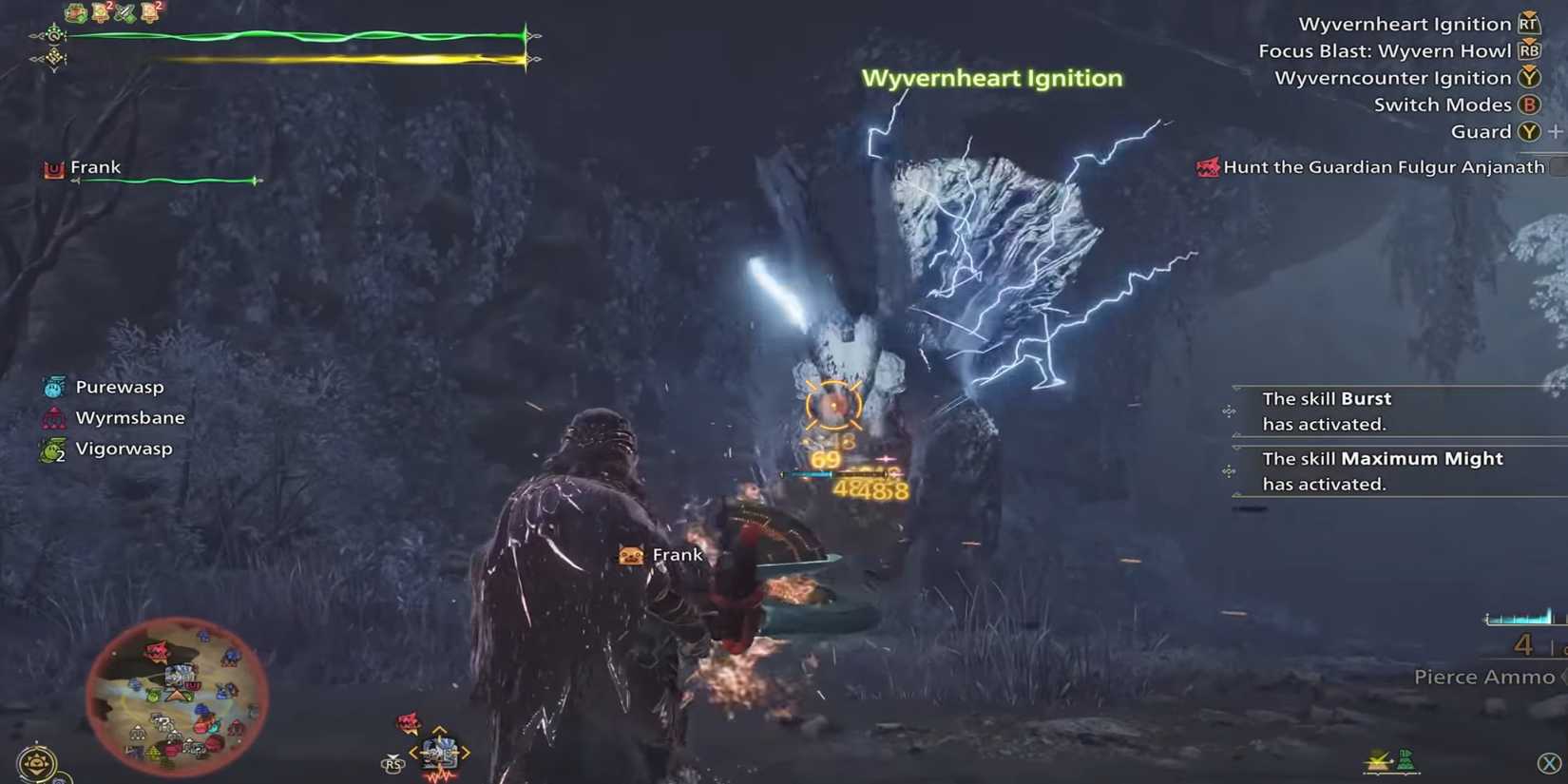Toggle Guard using the Y prompt
Image resolution: width=1568 pixels, height=784 pixels.
[x=1527, y=131]
